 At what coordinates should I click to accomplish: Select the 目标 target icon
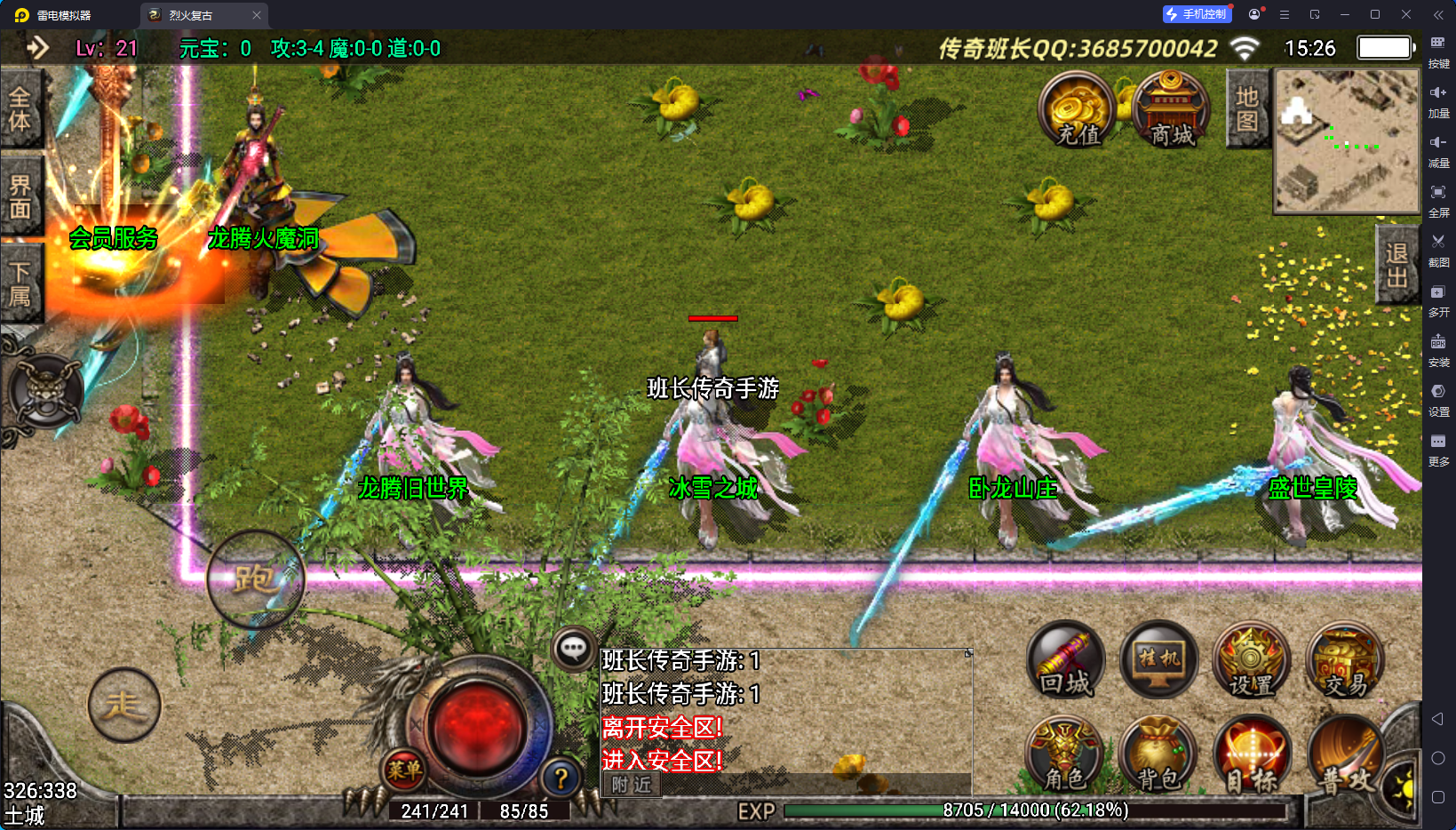[1251, 755]
